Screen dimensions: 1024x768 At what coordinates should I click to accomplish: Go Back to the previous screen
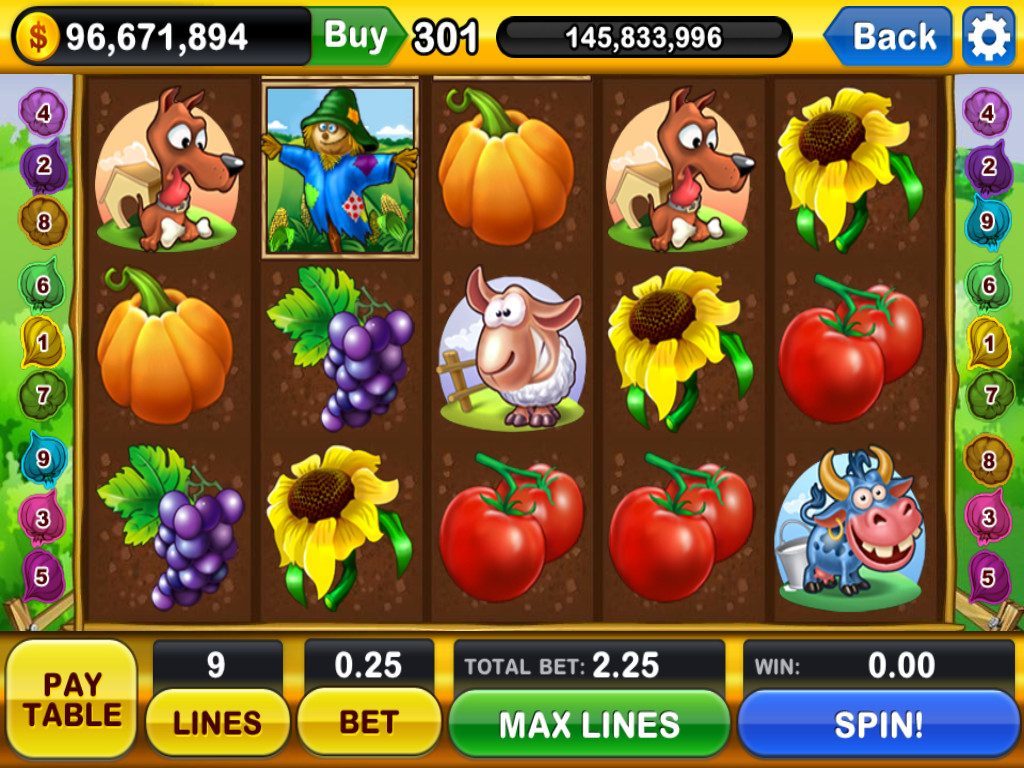pyautogui.click(x=889, y=37)
